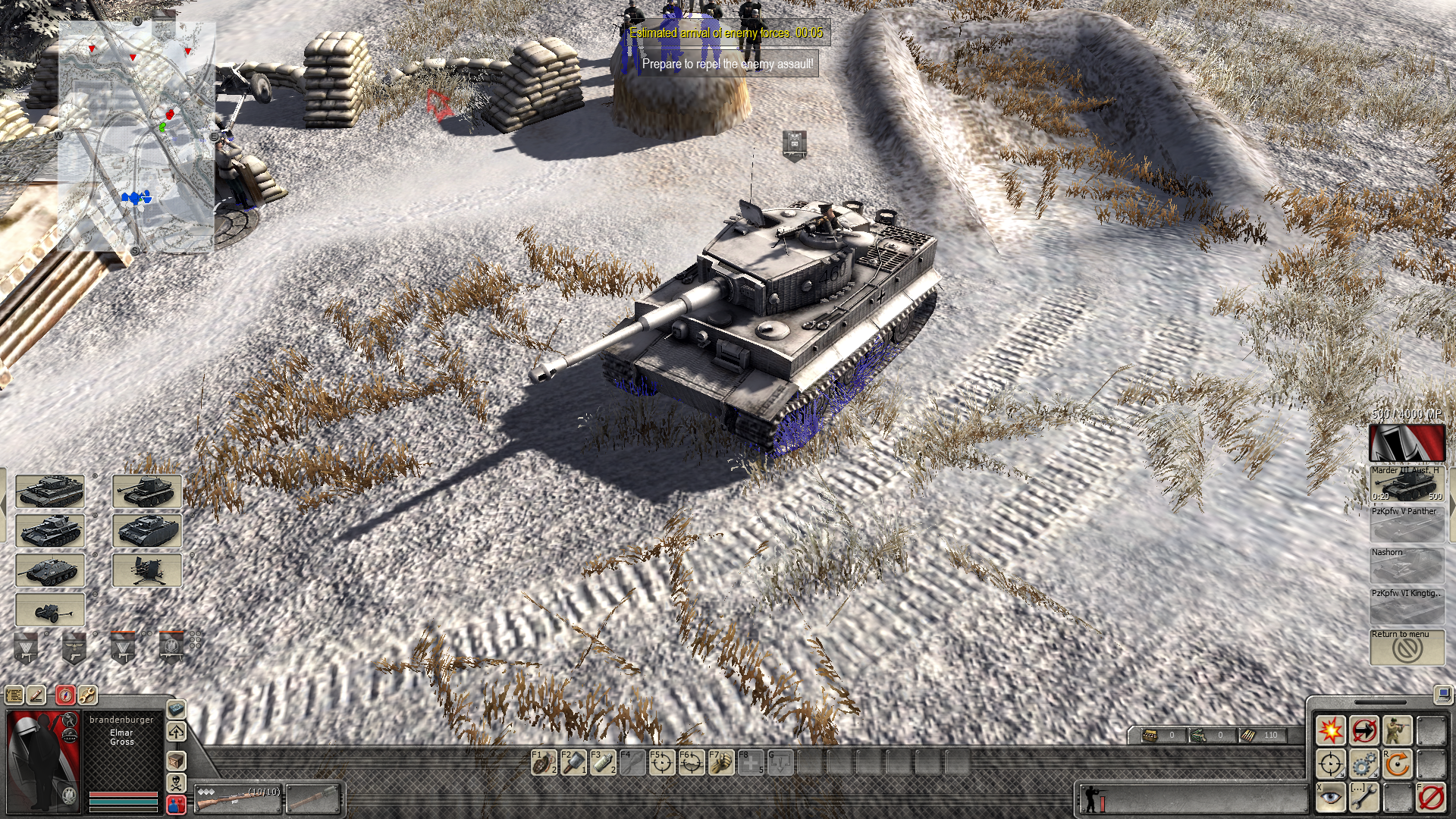Activate the fist melee attack slot
This screenshot has height=819, width=1456.
[721, 762]
